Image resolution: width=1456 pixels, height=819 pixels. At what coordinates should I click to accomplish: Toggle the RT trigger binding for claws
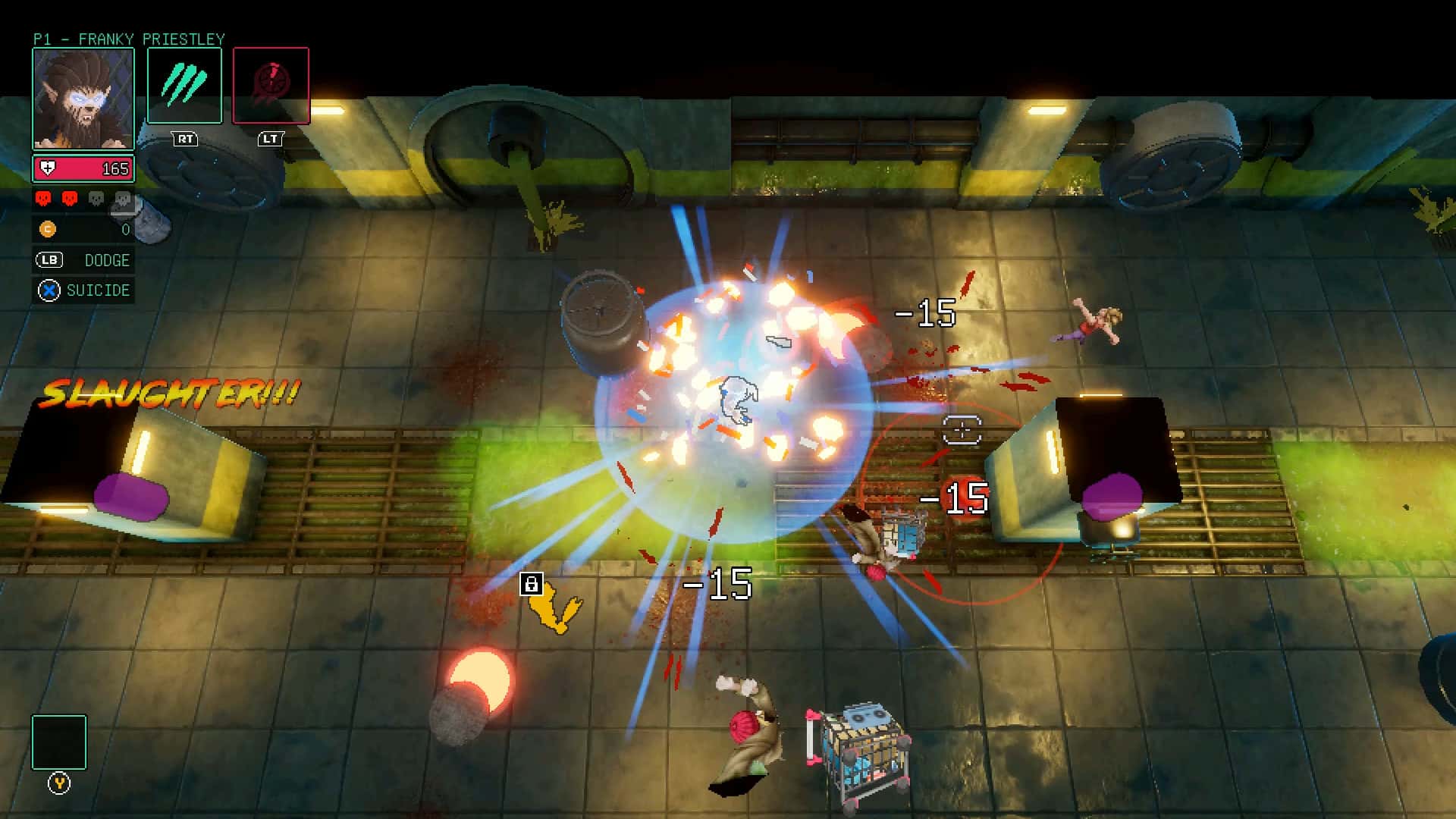[184, 139]
